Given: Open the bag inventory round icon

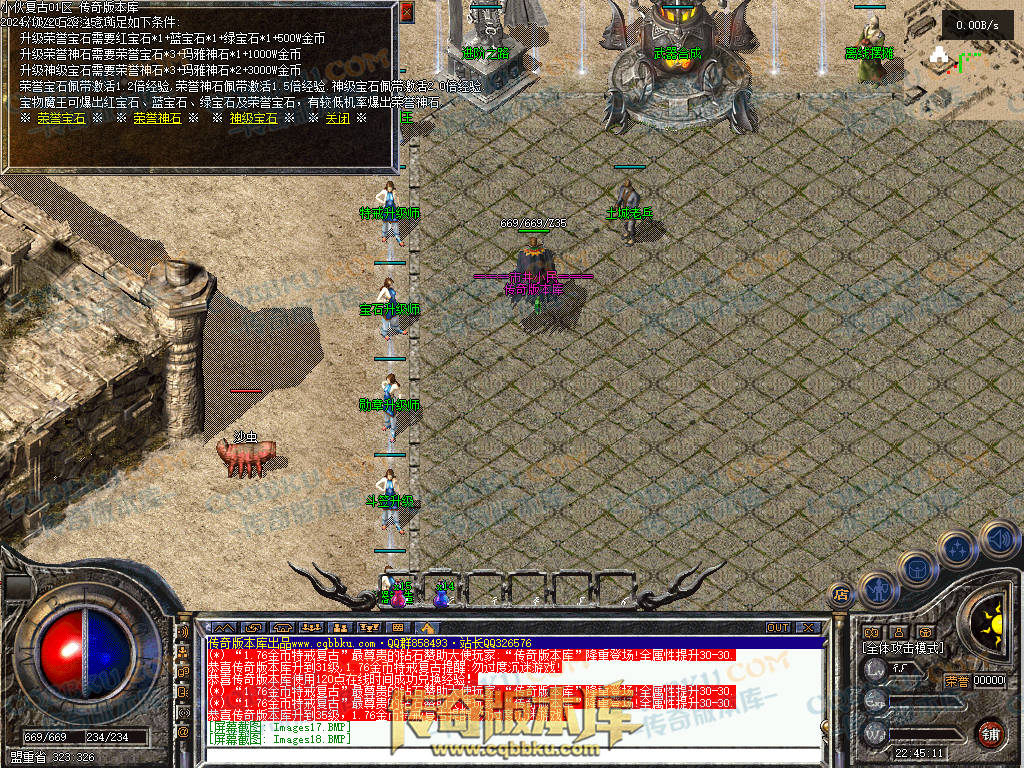Looking at the screenshot, I should [x=916, y=569].
